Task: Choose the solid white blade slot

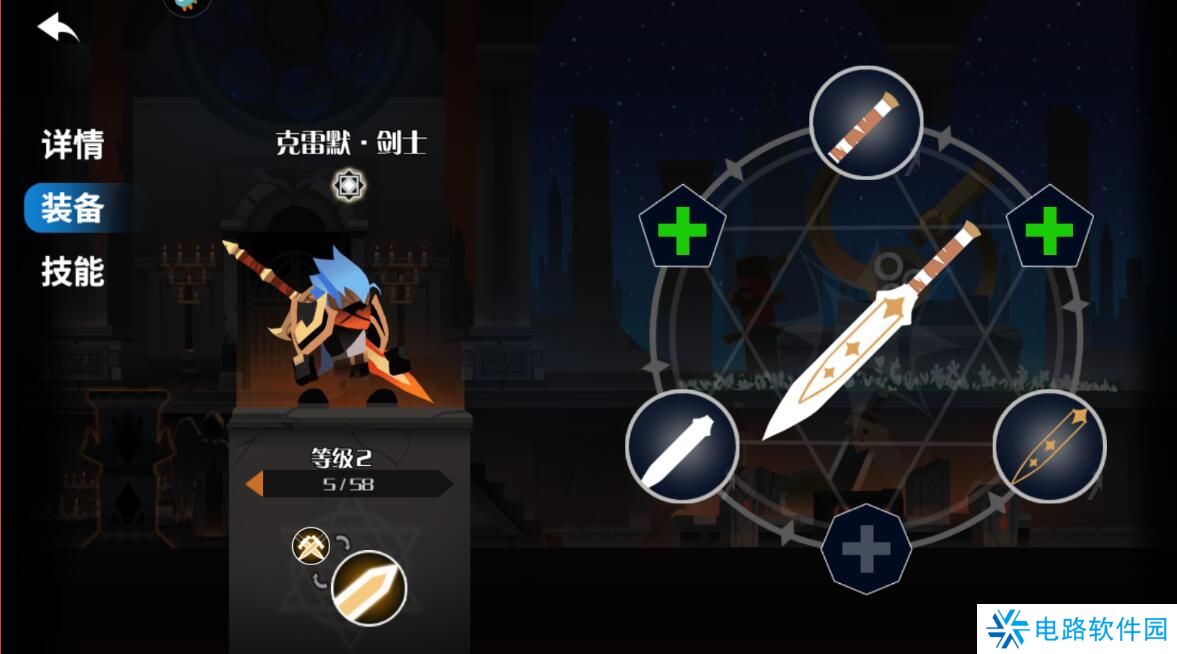Action: pyautogui.click(x=682, y=447)
